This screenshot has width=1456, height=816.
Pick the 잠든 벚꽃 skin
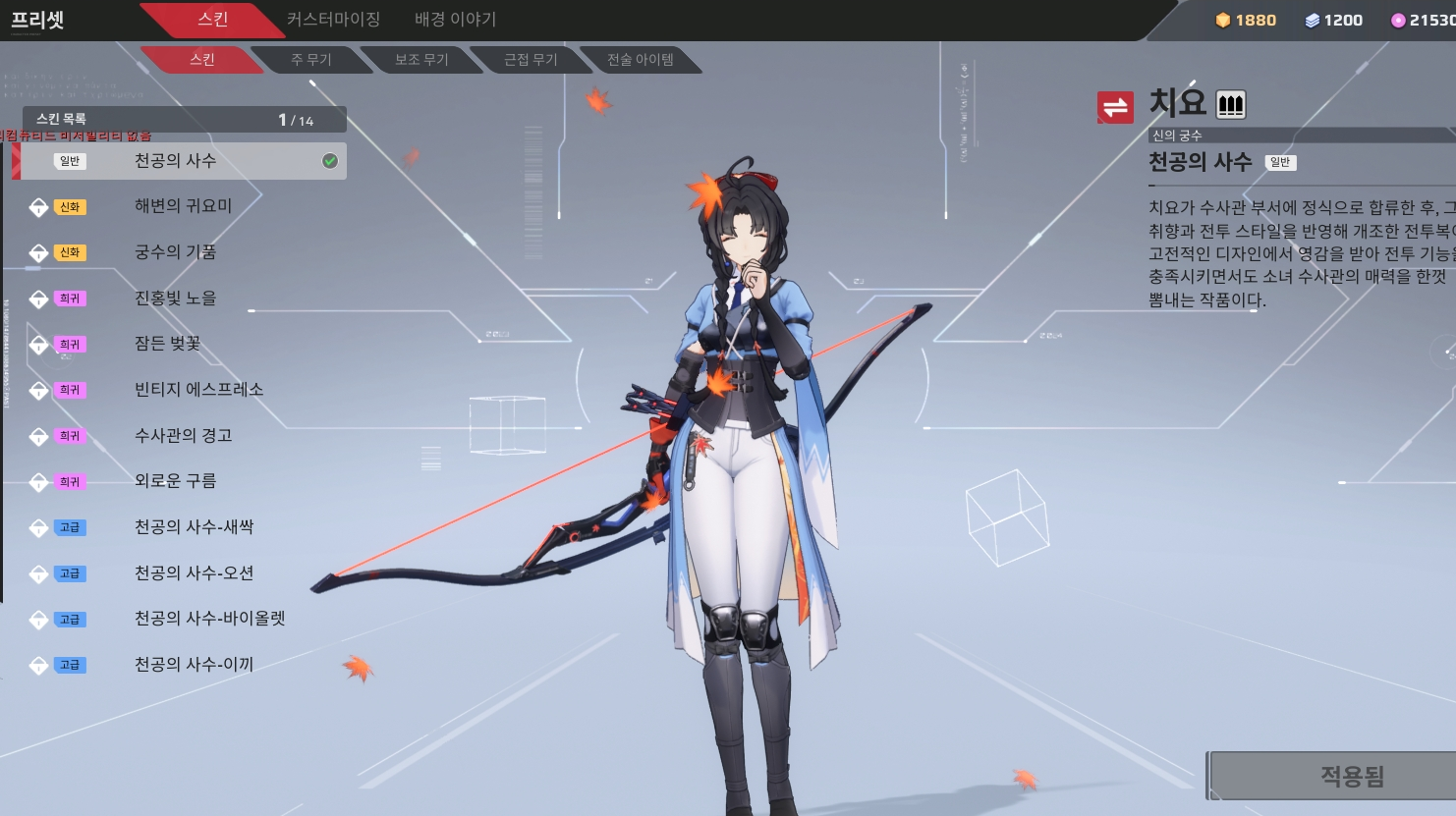click(167, 344)
